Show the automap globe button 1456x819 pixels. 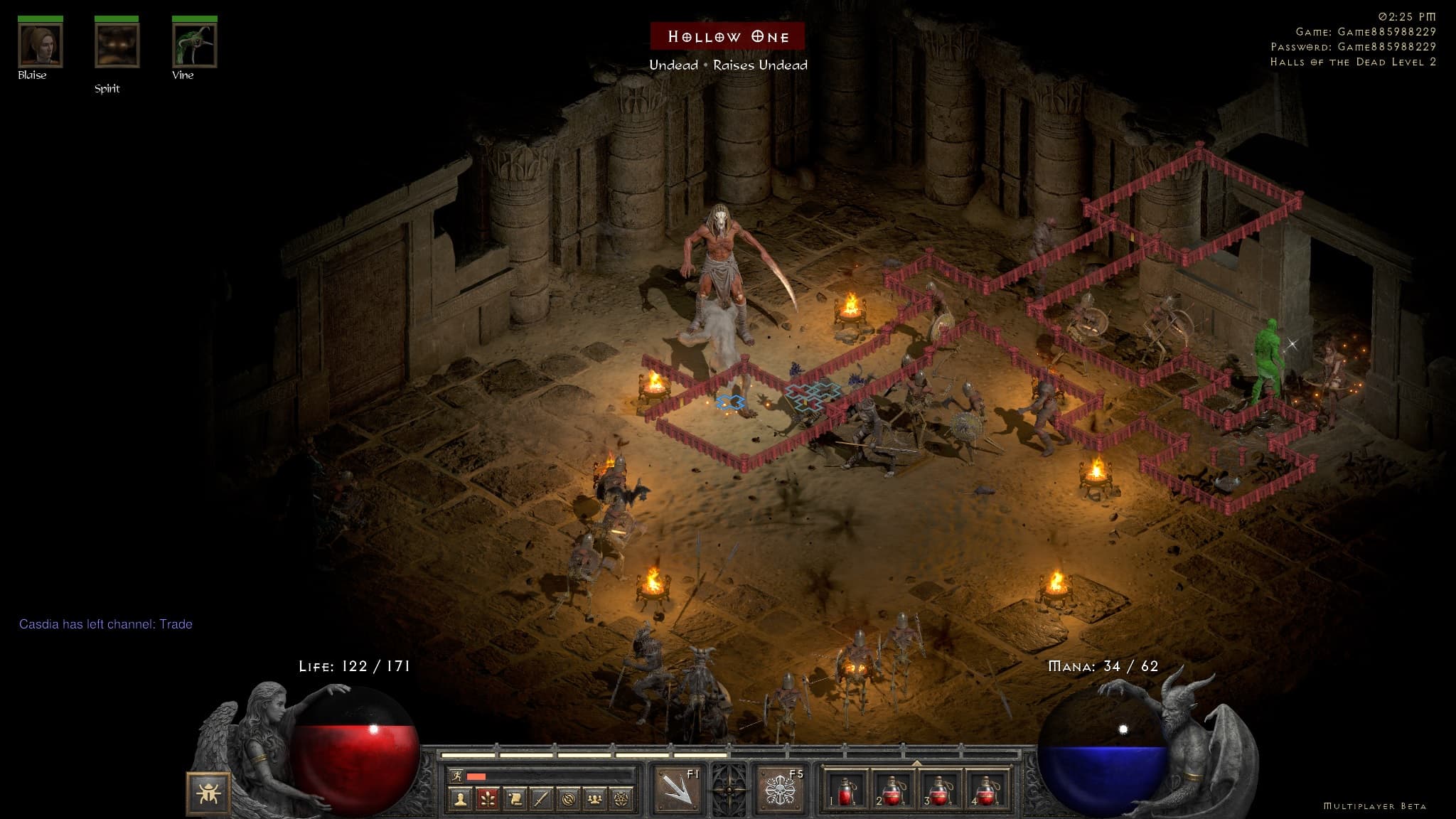pos(568,800)
